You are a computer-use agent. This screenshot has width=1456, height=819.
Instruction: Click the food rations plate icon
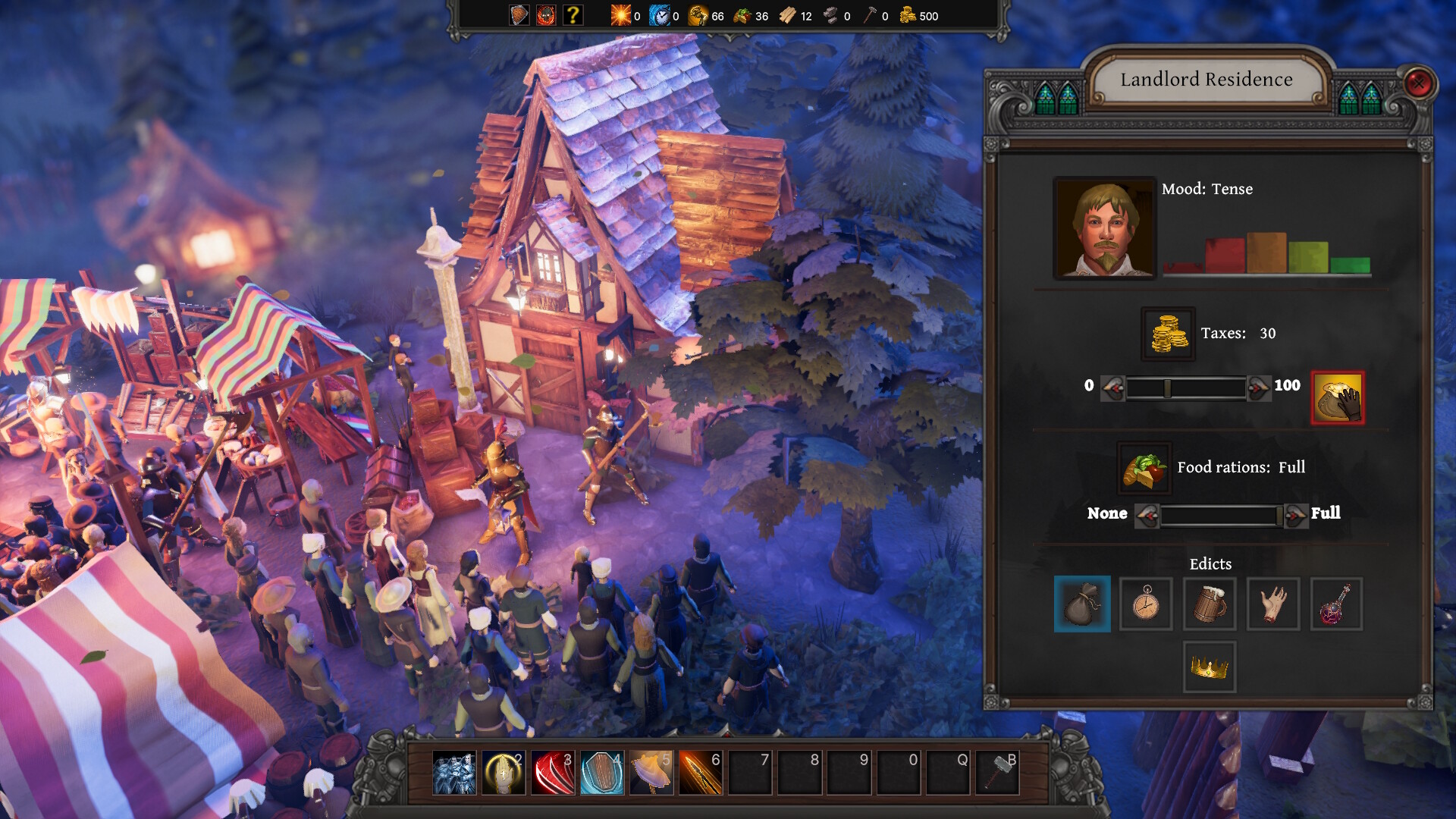(x=1144, y=468)
